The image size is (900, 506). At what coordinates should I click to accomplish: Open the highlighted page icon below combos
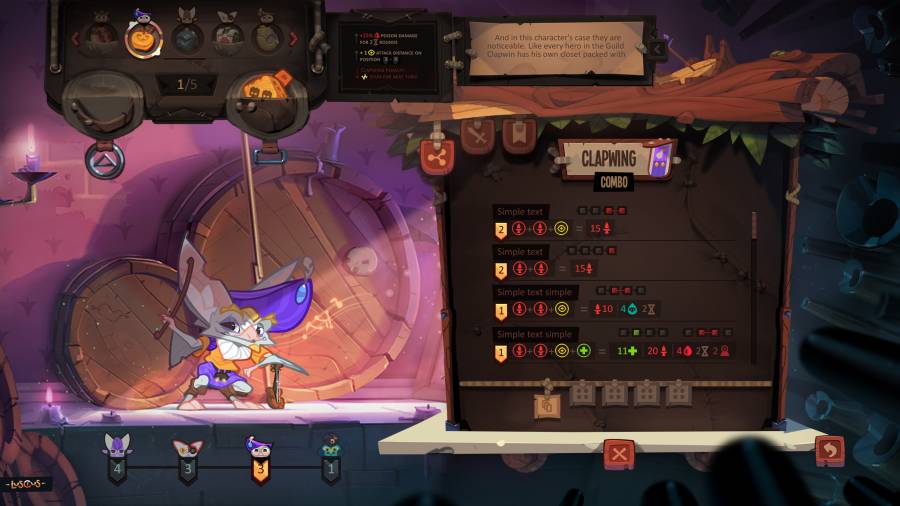(x=547, y=405)
